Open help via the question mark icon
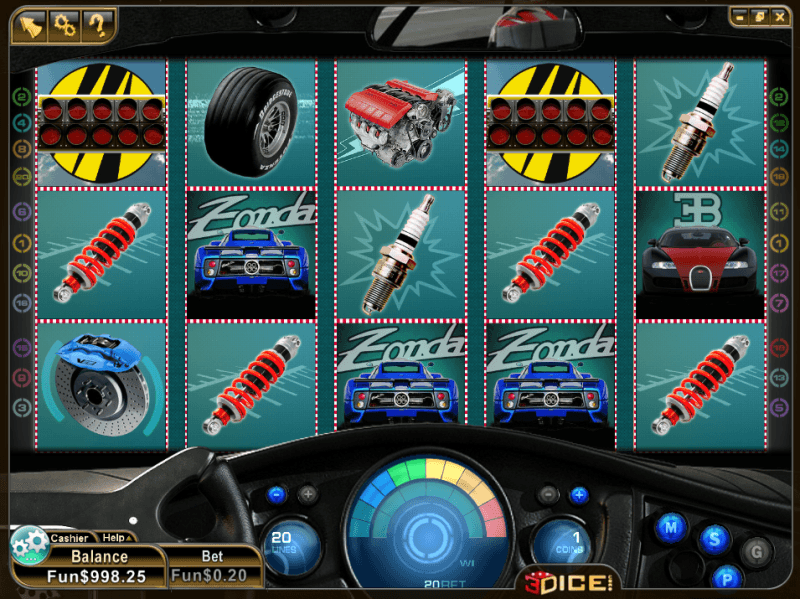The height and width of the screenshot is (599, 800). 99,23
